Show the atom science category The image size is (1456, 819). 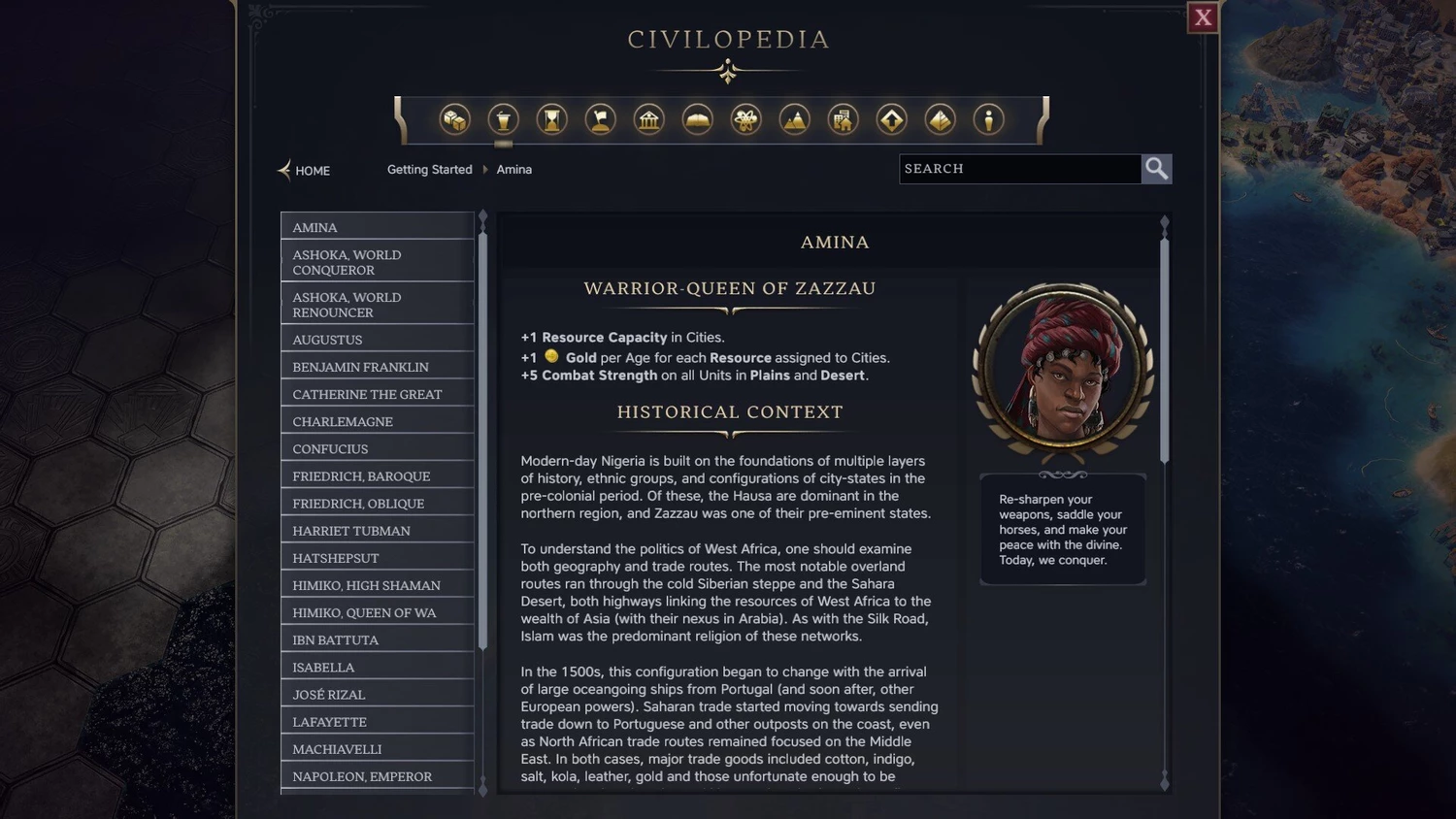tap(745, 120)
